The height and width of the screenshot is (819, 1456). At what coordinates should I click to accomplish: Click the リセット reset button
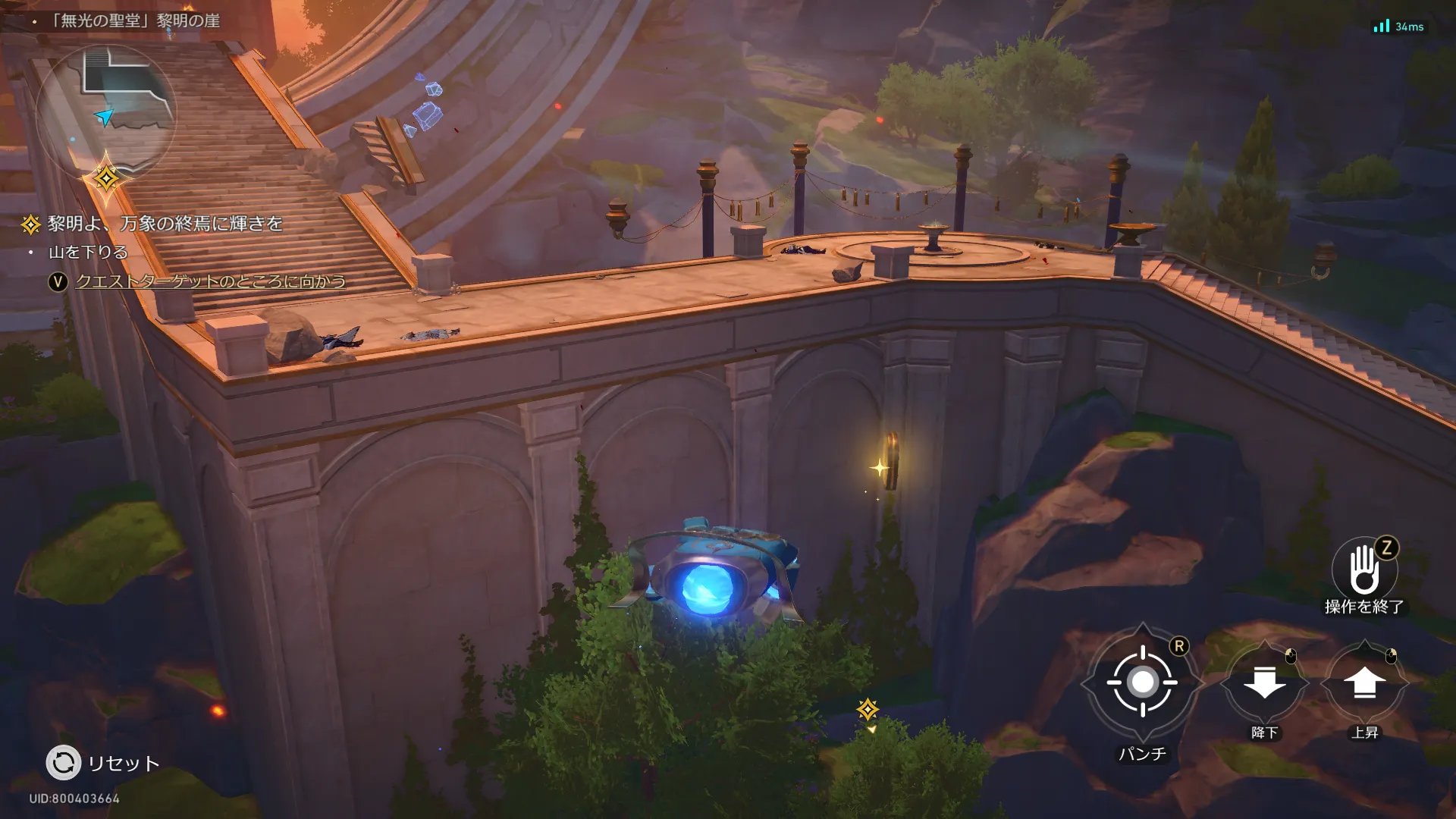click(x=64, y=763)
